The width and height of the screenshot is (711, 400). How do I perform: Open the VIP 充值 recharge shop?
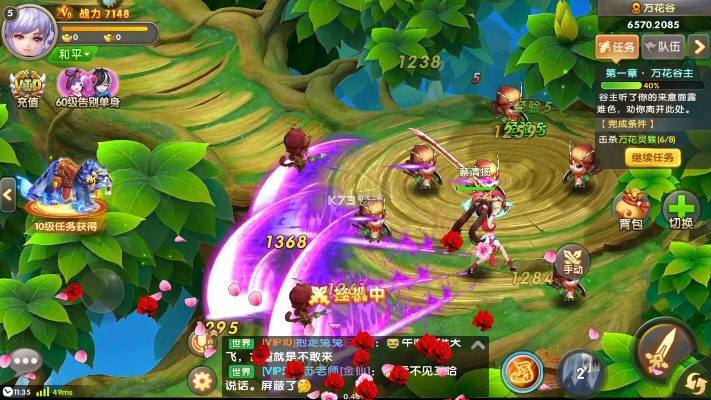pyautogui.click(x=27, y=88)
